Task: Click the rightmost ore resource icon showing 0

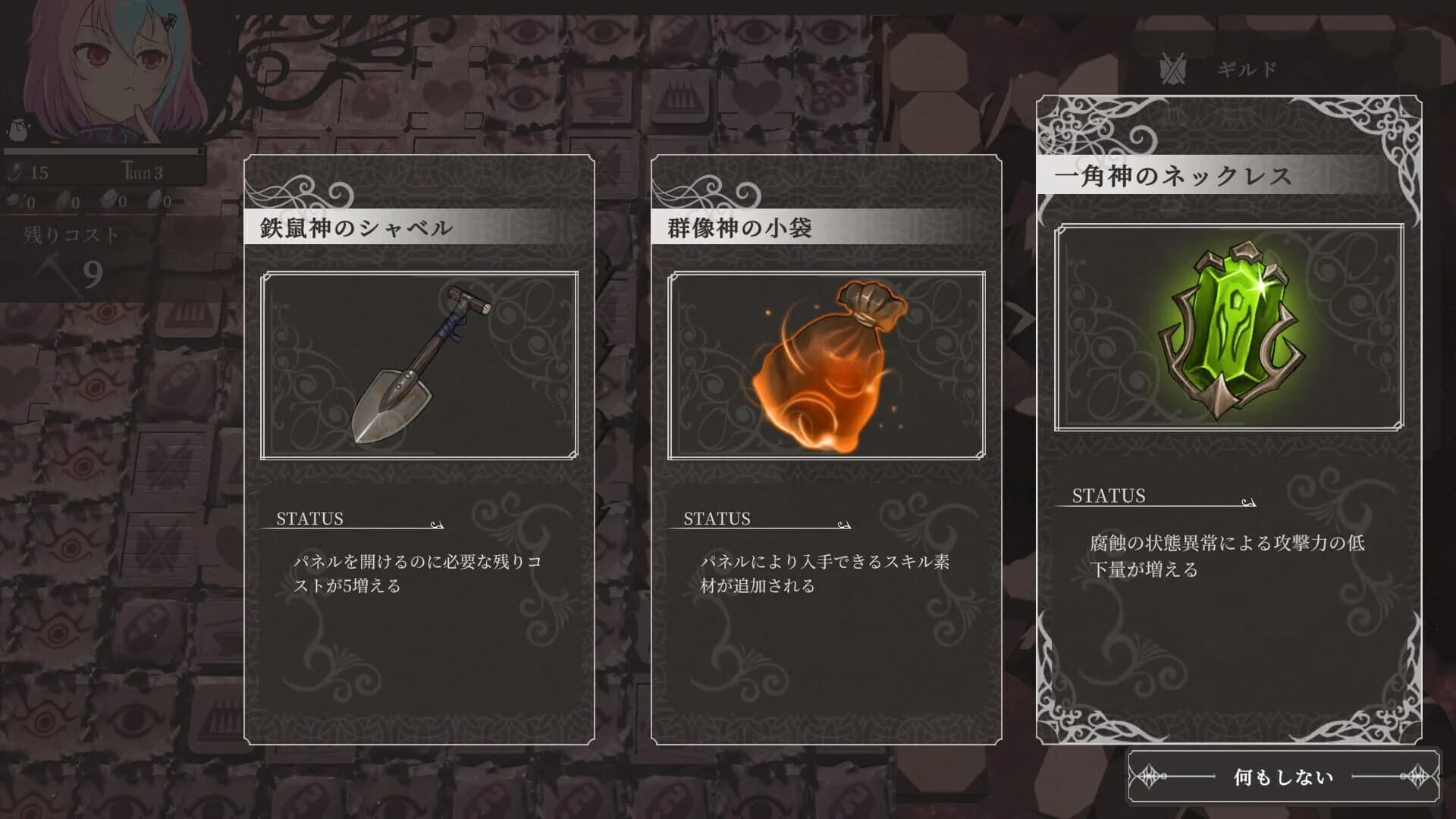Action: (155, 199)
